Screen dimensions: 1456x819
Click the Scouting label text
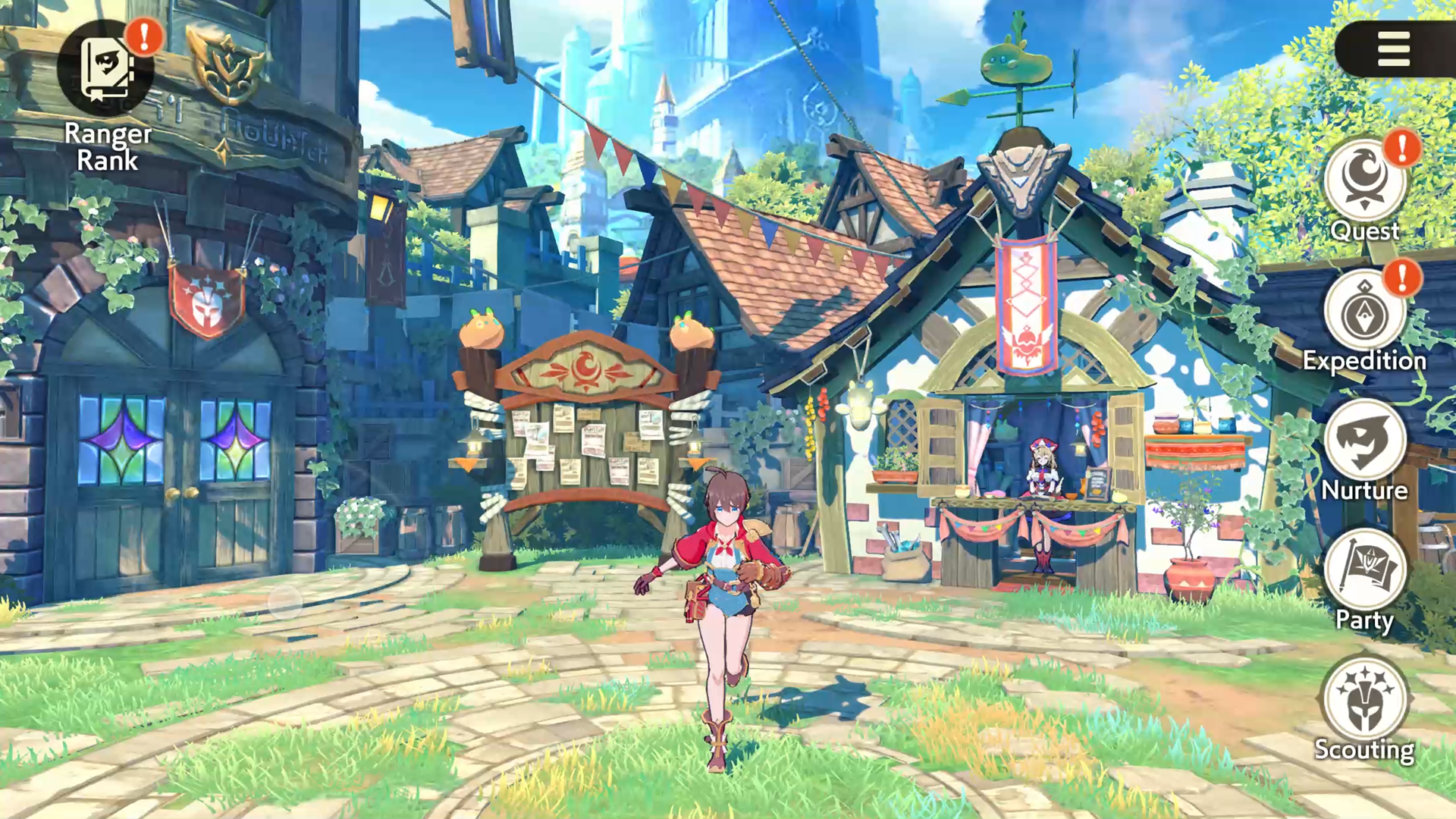click(x=1365, y=750)
